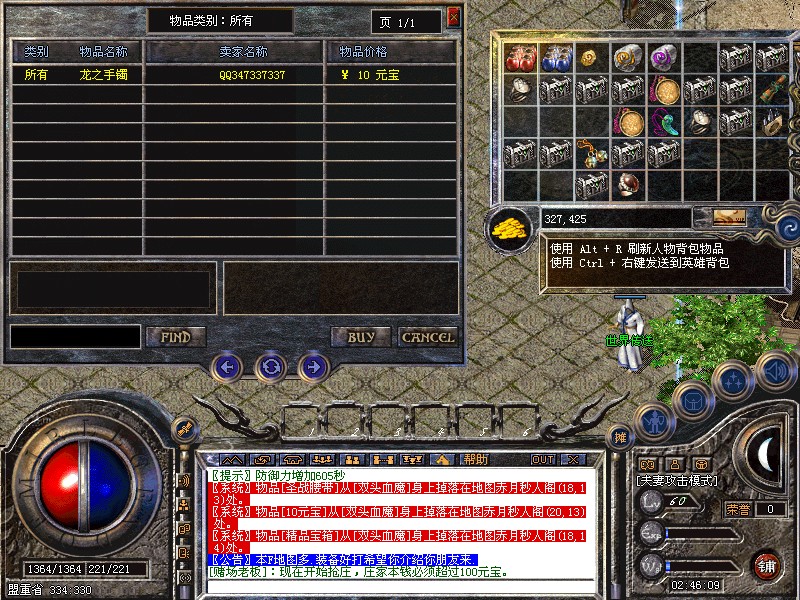Open the 帮助 help button on chat bar
Viewport: 800px width, 600px height.
tap(475, 460)
